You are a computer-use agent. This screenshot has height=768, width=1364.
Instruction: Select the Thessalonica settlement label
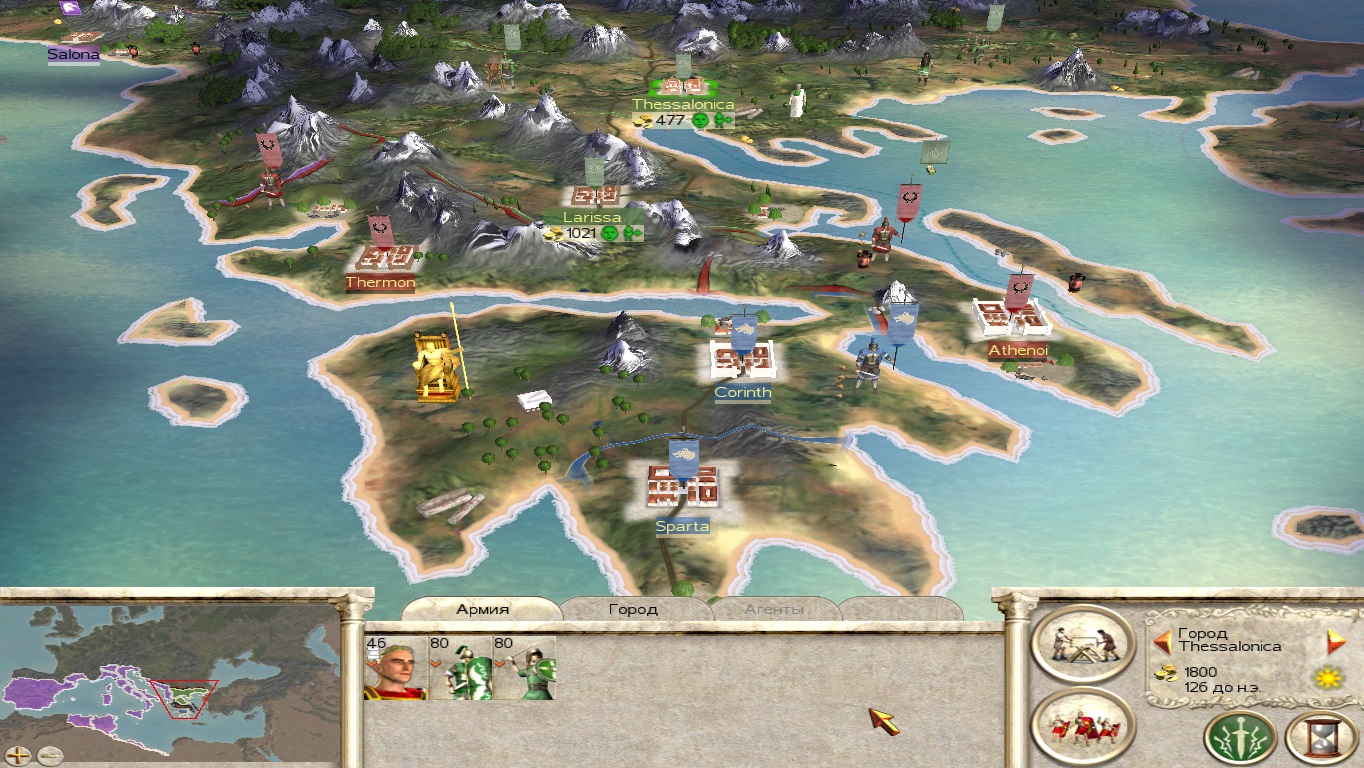[x=683, y=104]
